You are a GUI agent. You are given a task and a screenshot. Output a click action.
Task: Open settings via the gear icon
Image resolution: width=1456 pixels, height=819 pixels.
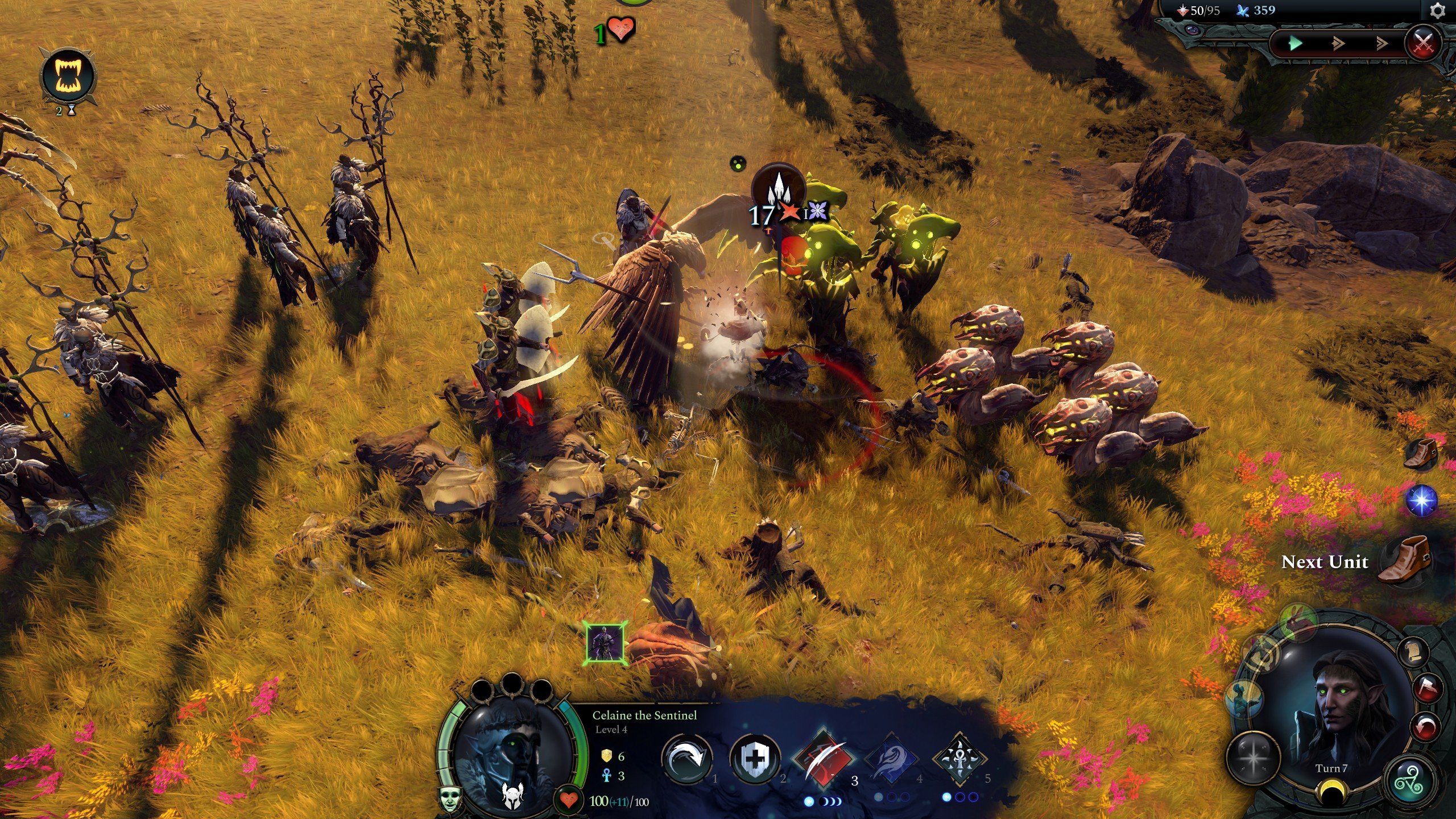1437,11
